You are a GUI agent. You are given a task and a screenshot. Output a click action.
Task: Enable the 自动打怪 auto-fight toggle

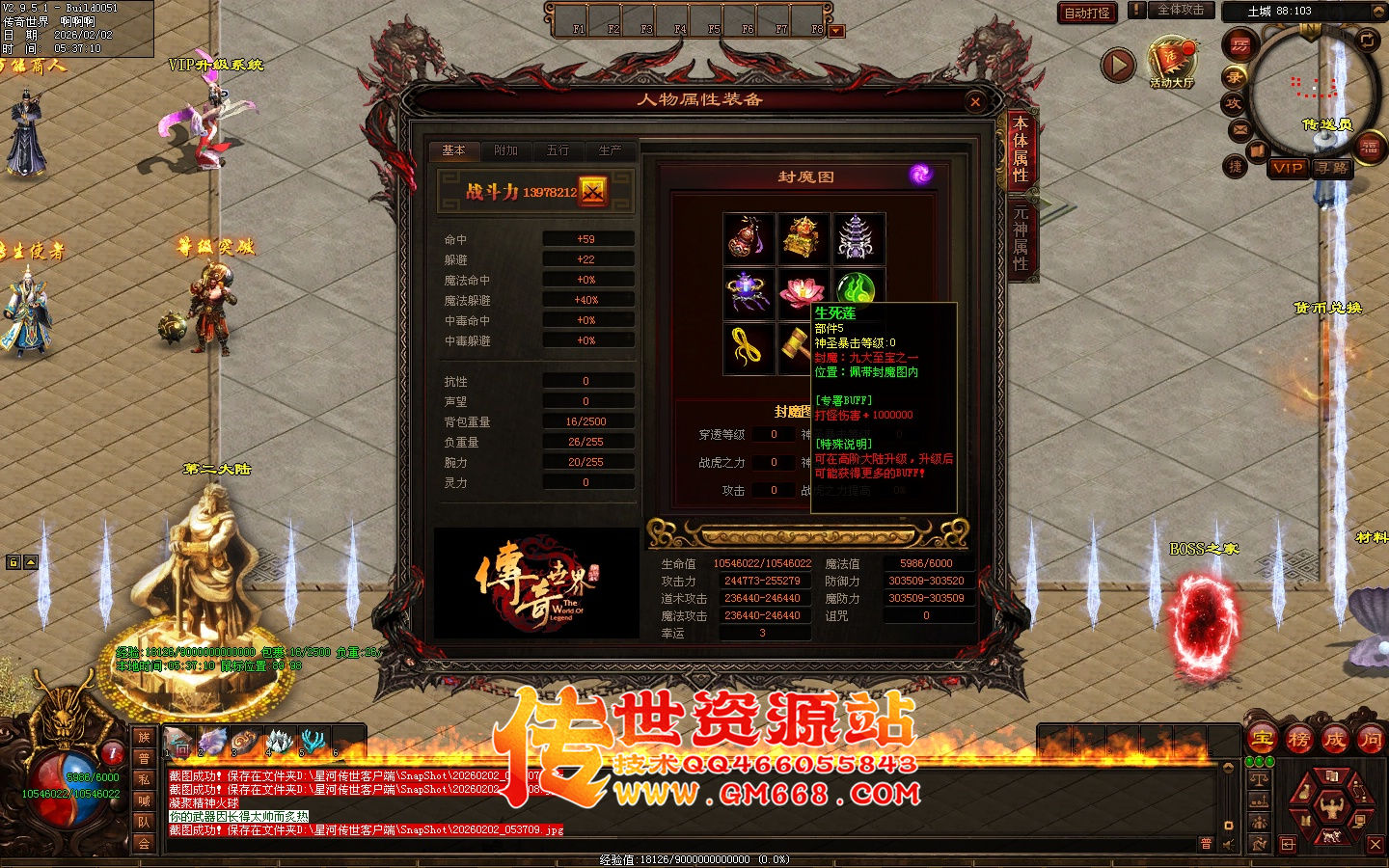(x=1087, y=13)
